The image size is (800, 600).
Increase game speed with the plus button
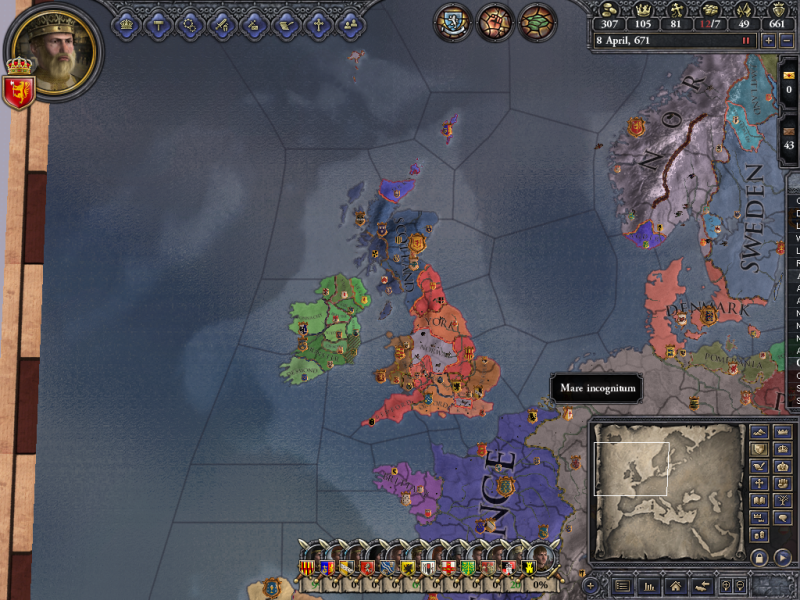768,41
